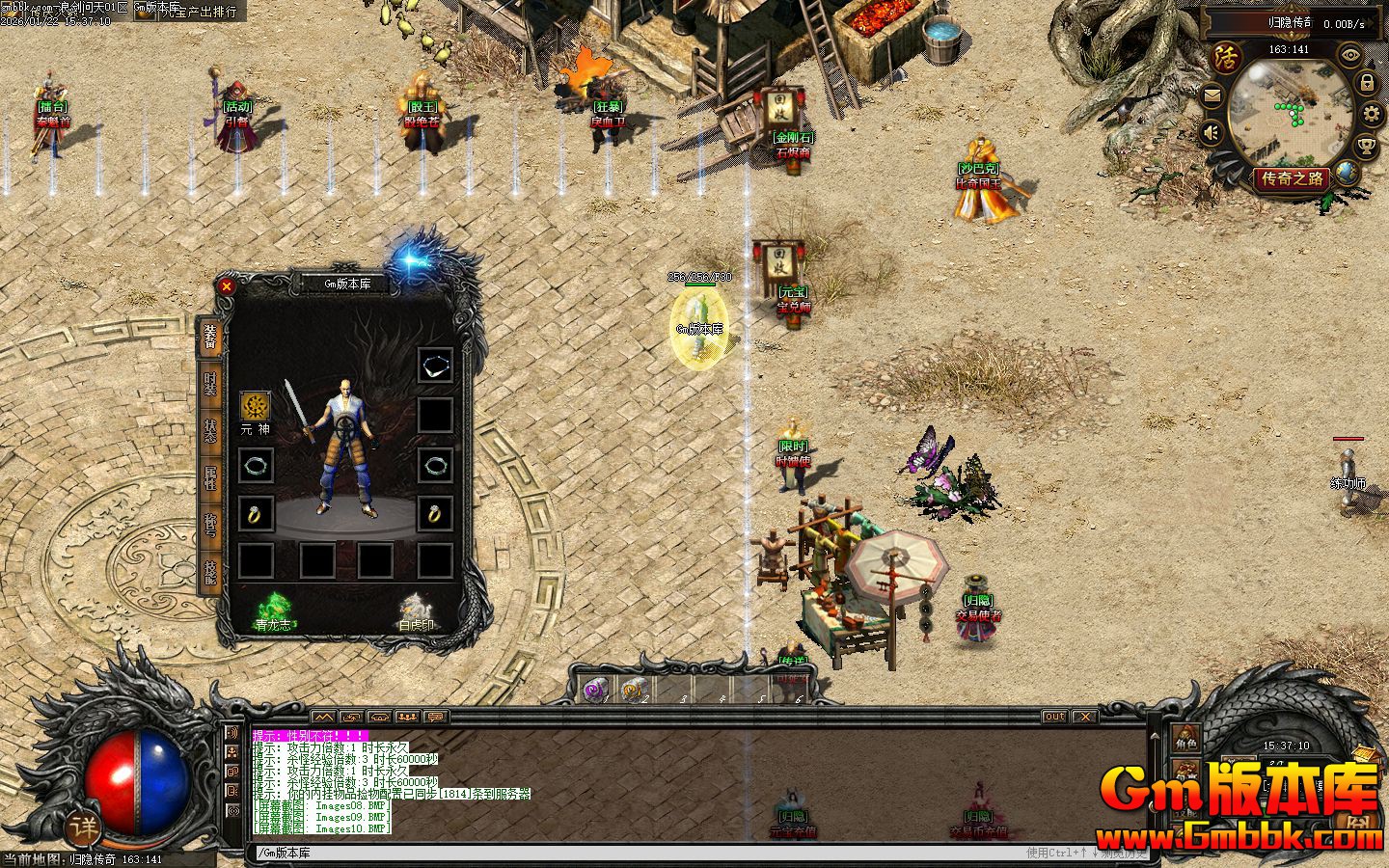Open the 角色 character button
Screen dimensions: 1389x868
(1185, 743)
